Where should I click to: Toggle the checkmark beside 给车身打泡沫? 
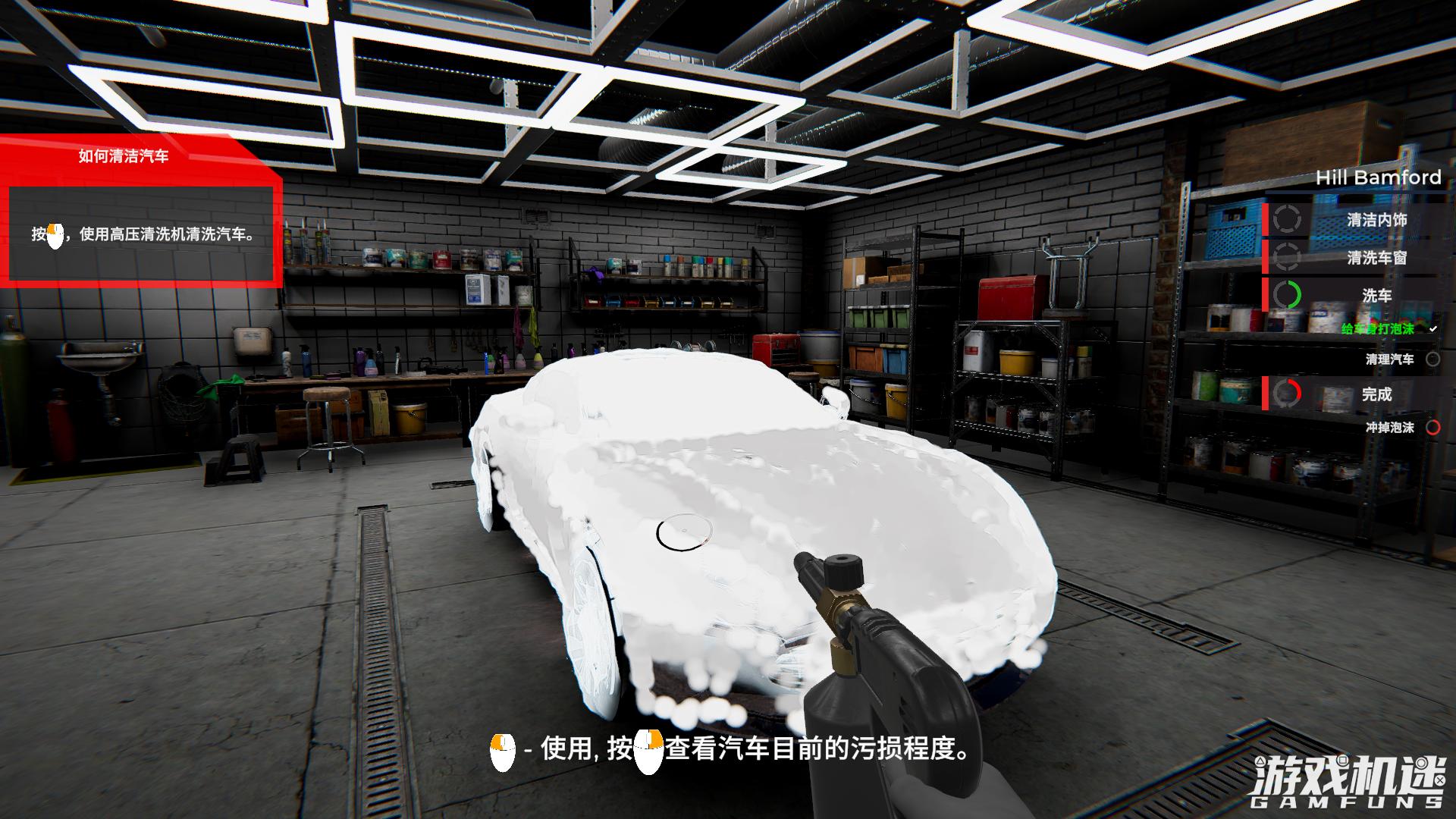click(1434, 328)
